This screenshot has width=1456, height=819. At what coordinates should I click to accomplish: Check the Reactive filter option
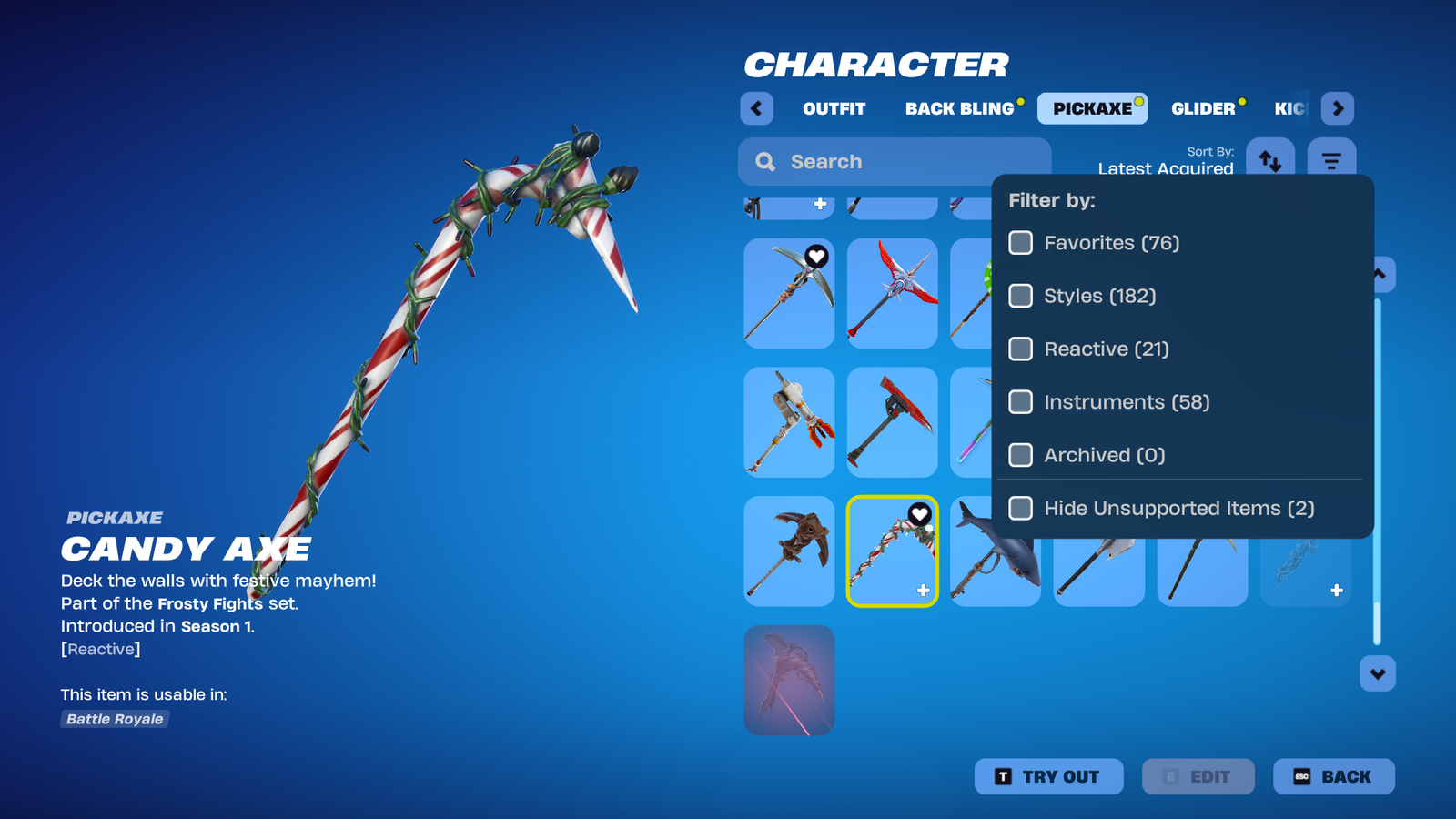click(x=1020, y=349)
